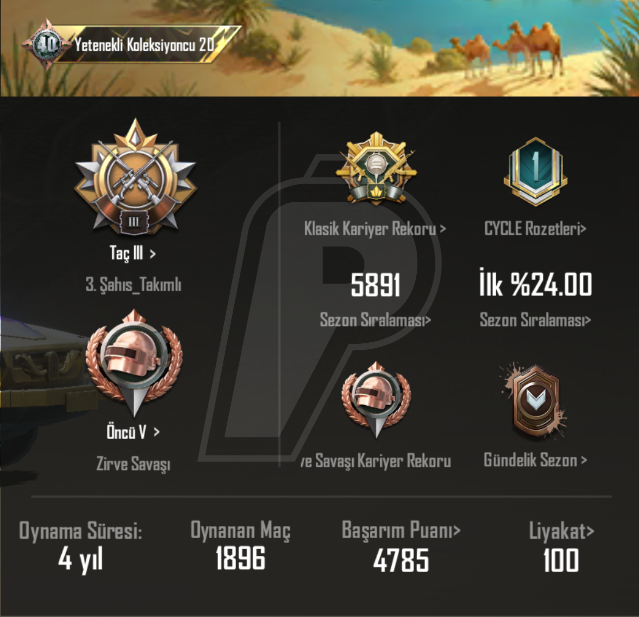This screenshot has width=639, height=617.
Task: Click the Yetenekli Koleksiyoncu 20 title banner
Action: [x=140, y=45]
